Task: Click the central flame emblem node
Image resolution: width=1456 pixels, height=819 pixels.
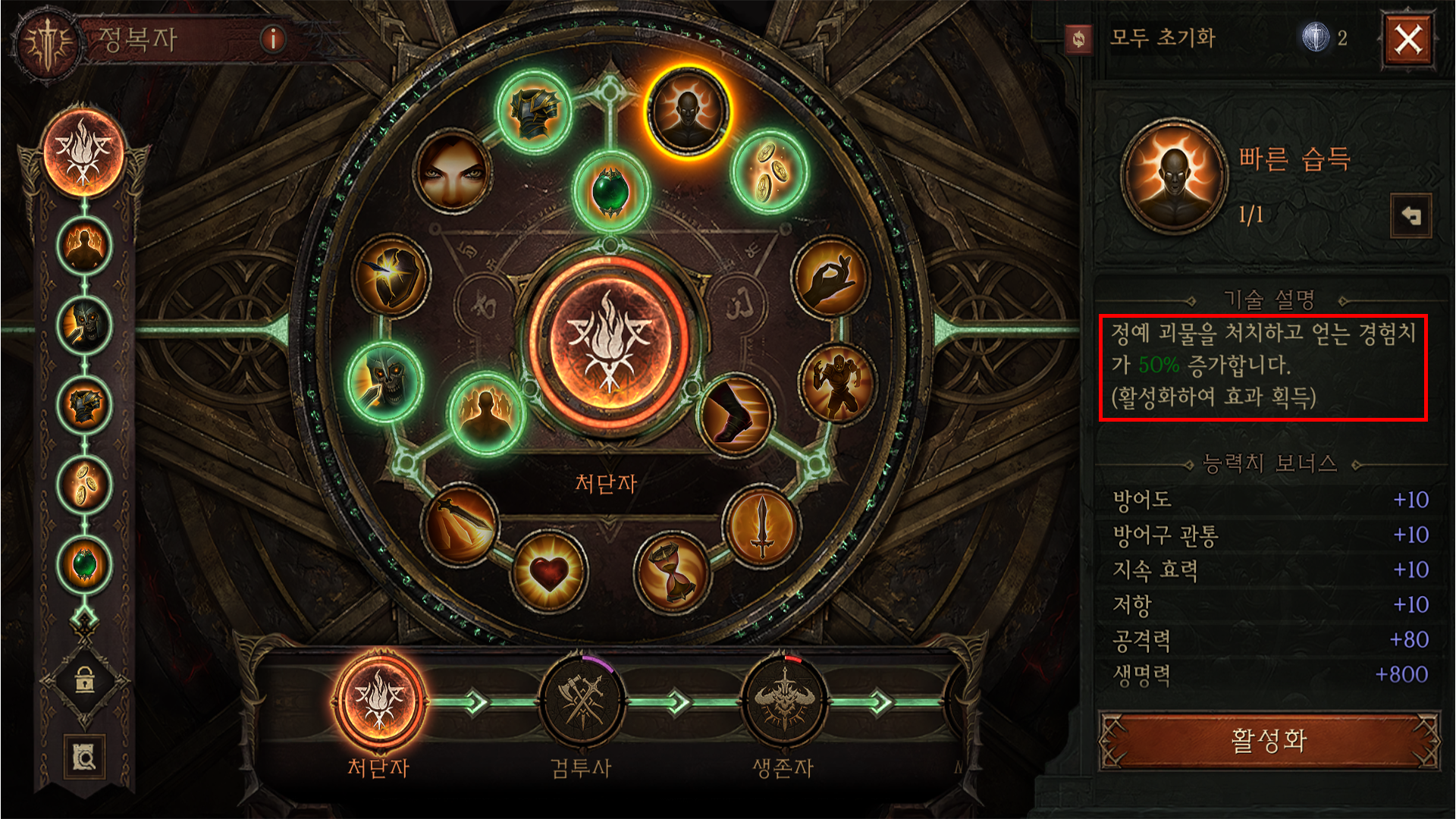Action: (608, 340)
